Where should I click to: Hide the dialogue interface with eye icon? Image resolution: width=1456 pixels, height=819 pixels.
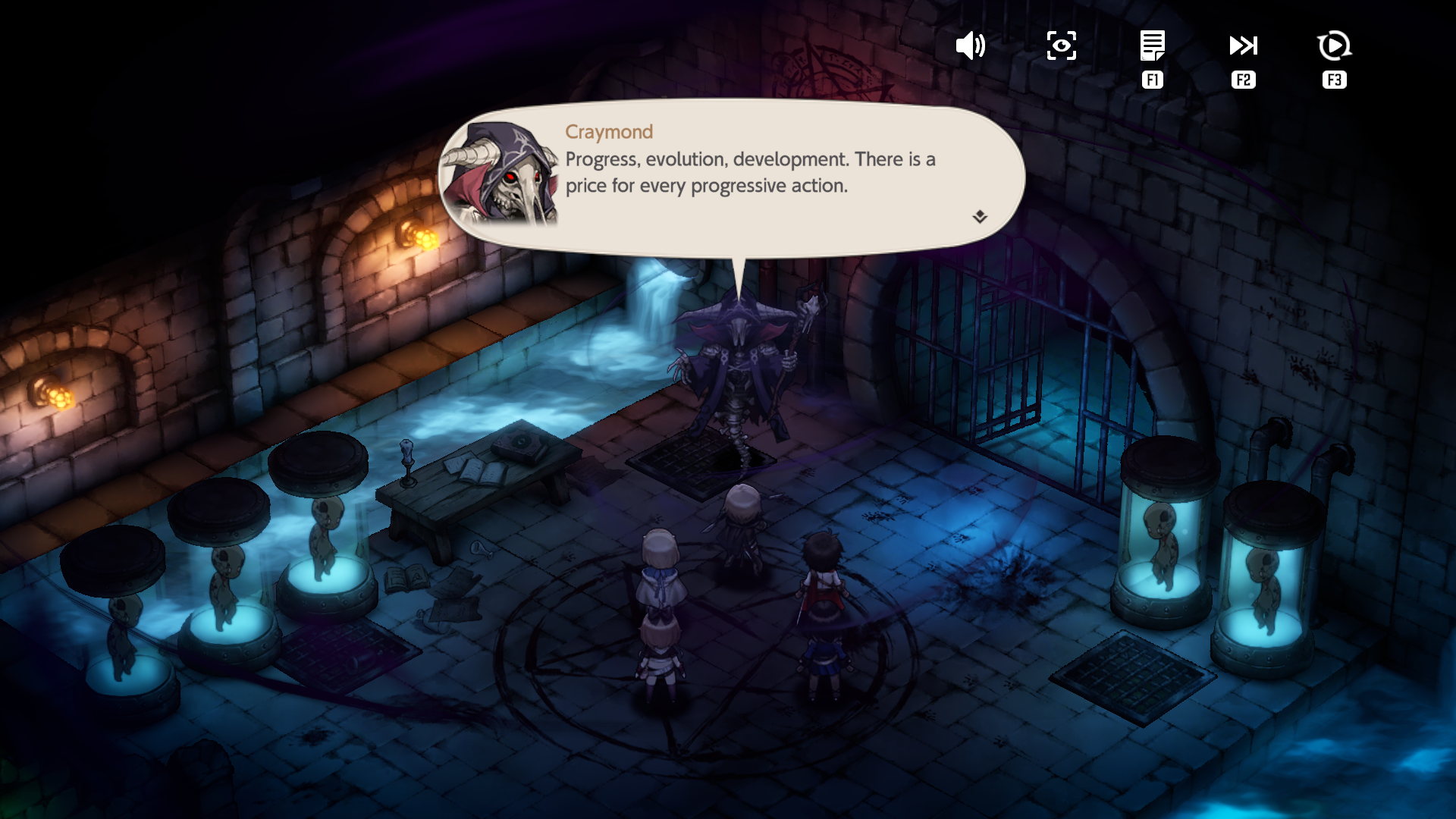[1061, 46]
